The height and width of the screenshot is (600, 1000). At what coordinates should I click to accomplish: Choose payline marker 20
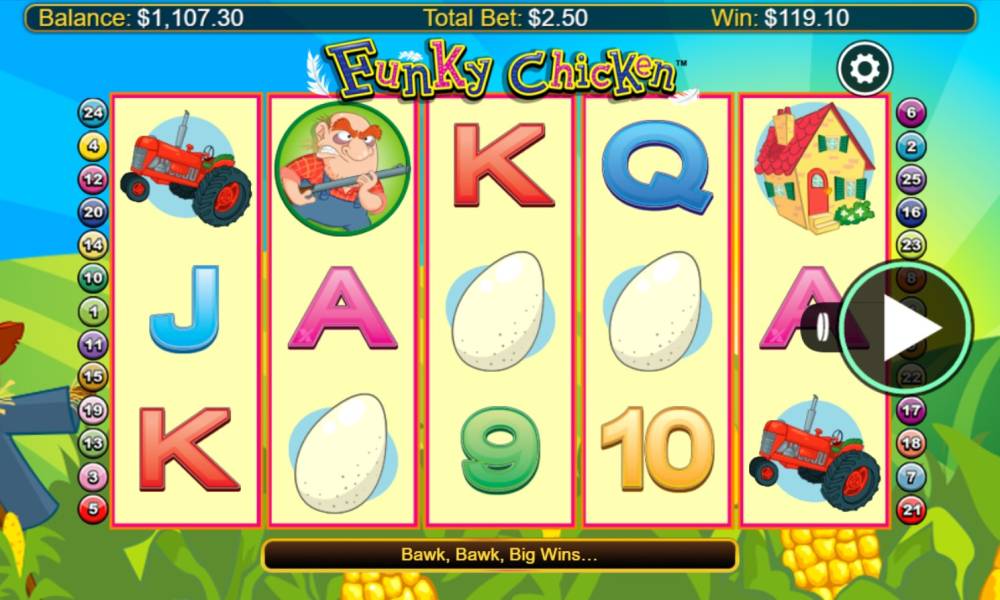pos(93,212)
